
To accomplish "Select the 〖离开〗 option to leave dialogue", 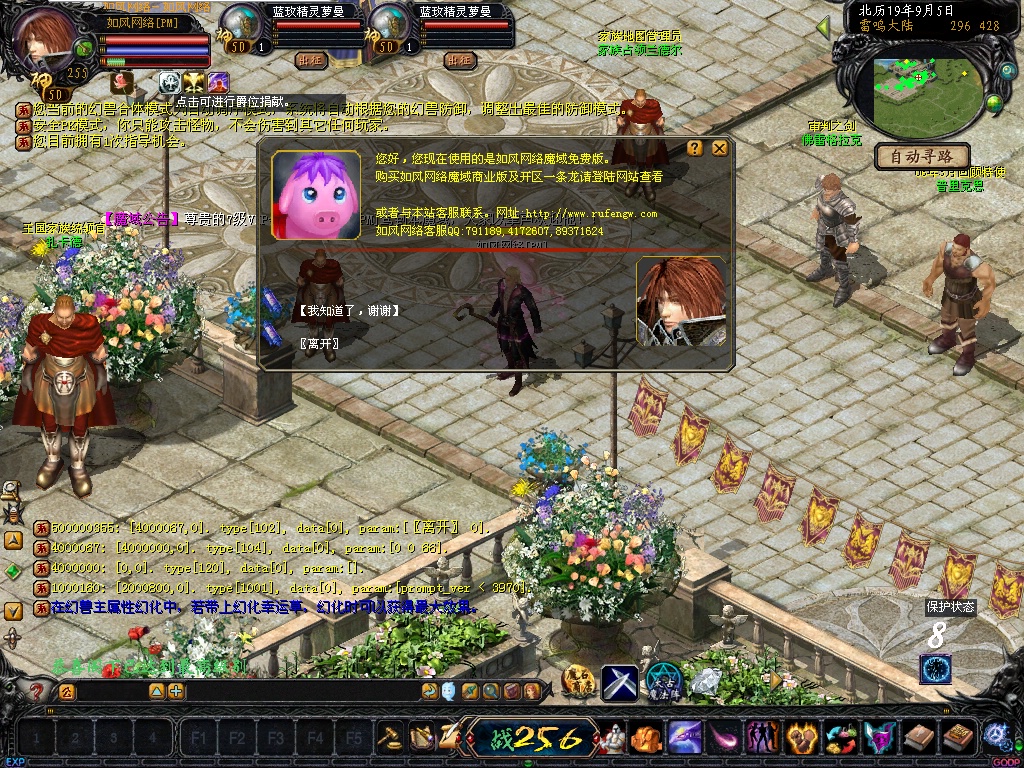I will coord(321,344).
